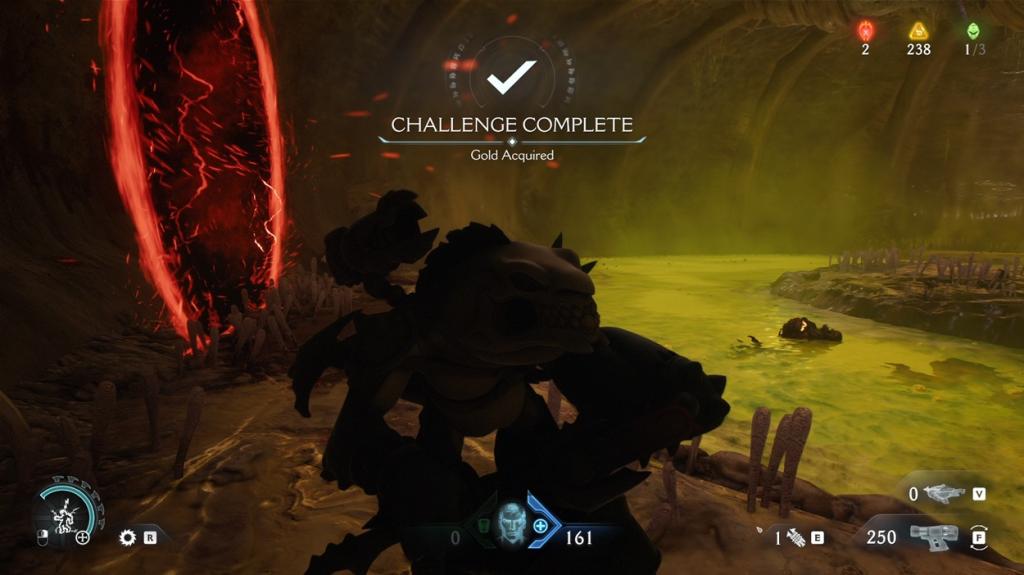Click the red emblem currency icon

(866, 30)
